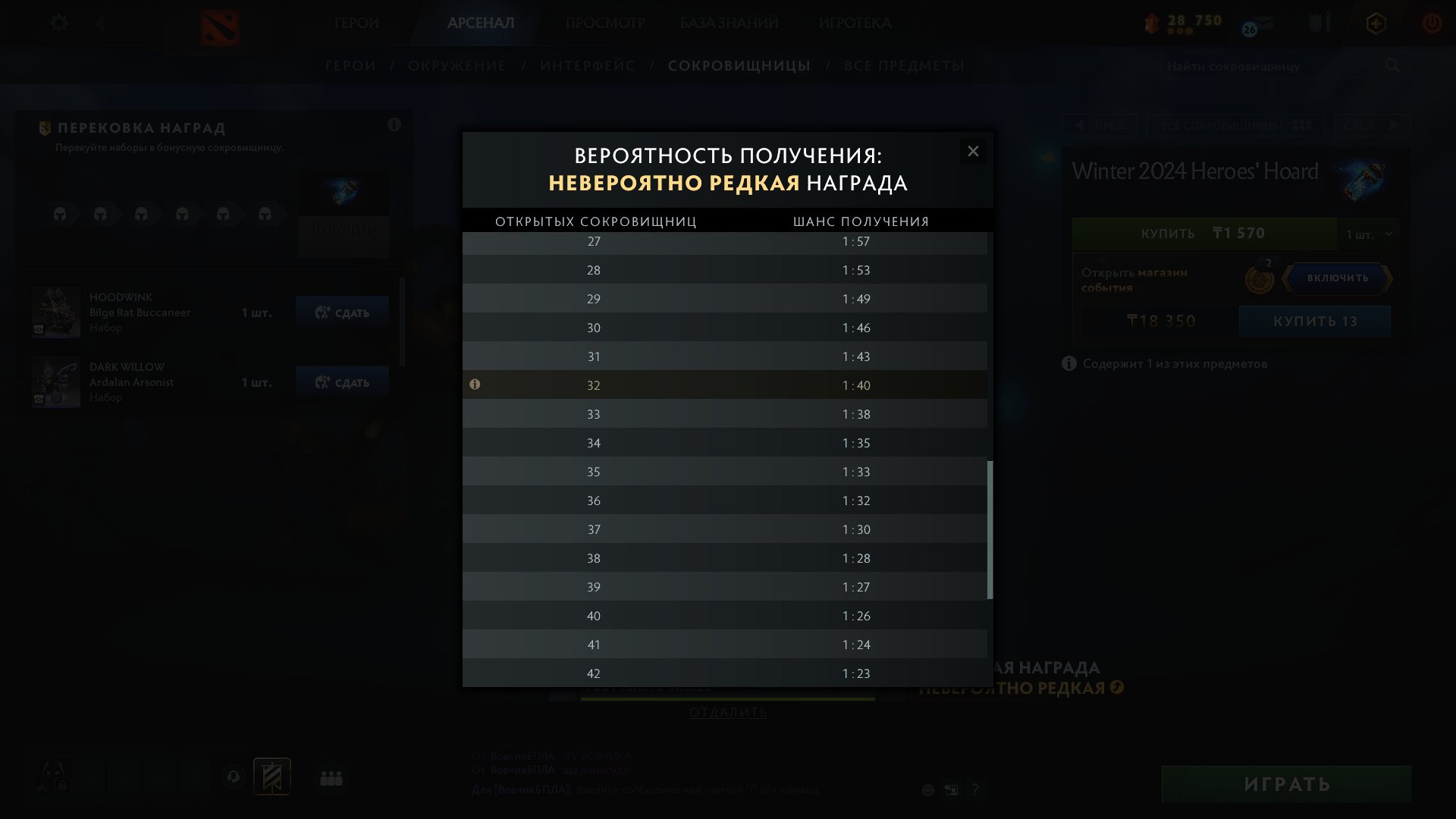
Task: Click КУПИТЬ 13 to buy treasures
Action: tap(1316, 321)
